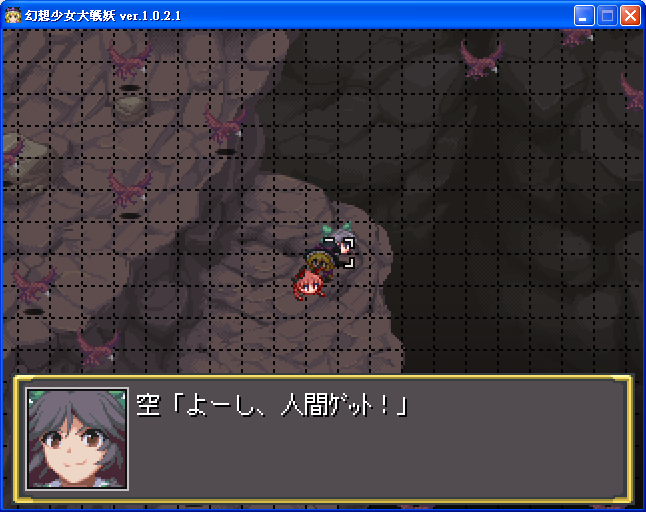Maximize the game window
Viewport: 646px width, 512px height.
607,16
